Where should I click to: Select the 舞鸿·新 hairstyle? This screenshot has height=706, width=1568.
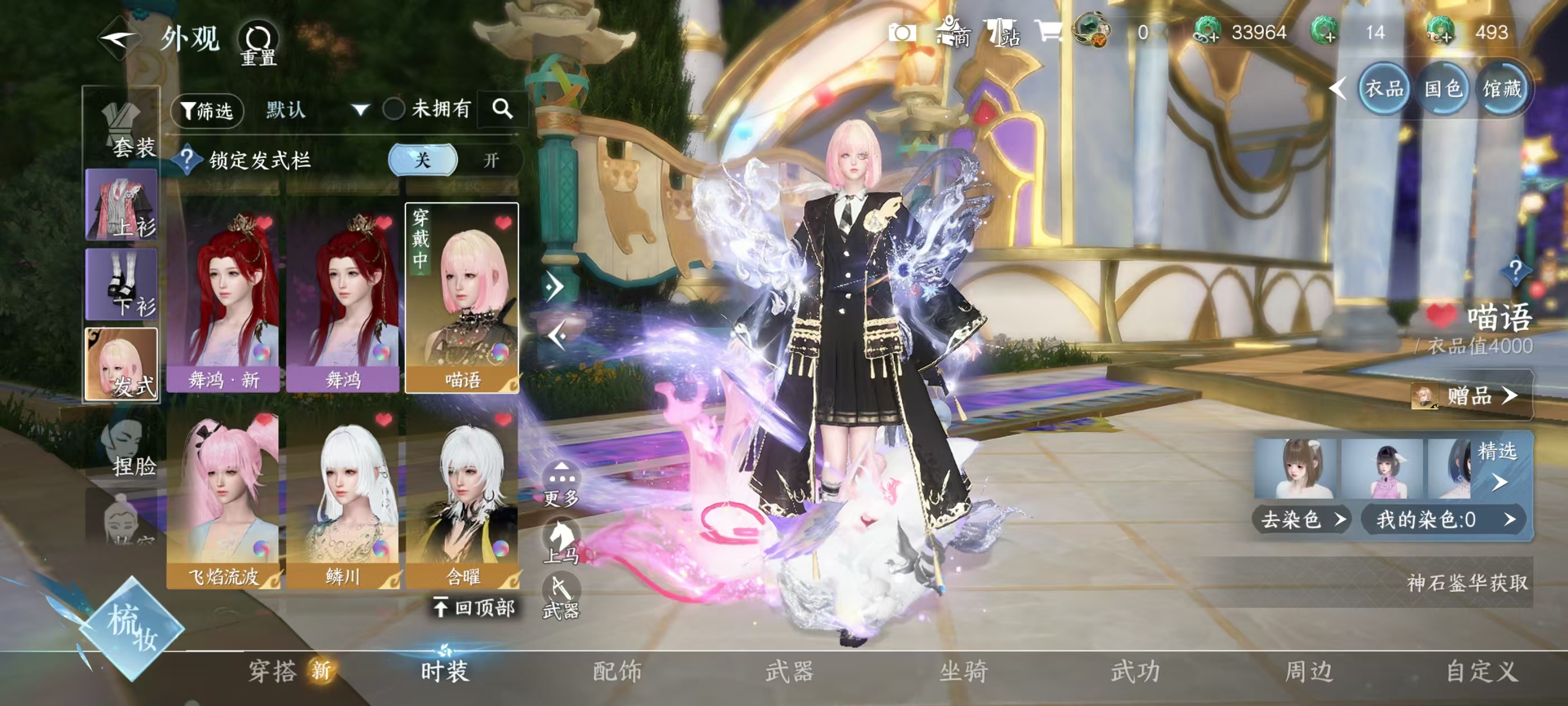[x=223, y=299]
